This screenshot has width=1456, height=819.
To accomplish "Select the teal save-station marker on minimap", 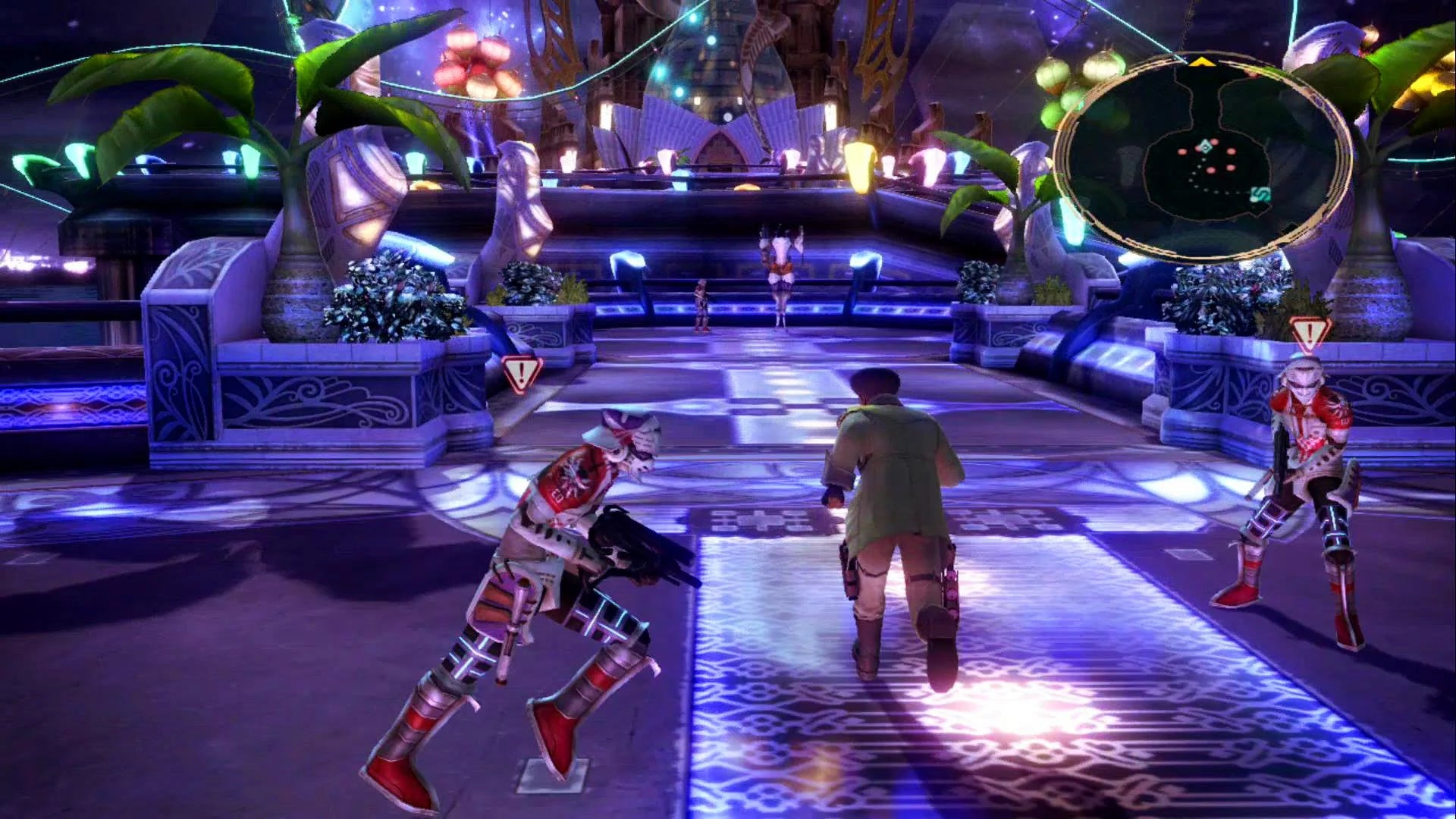I will [x=1260, y=195].
